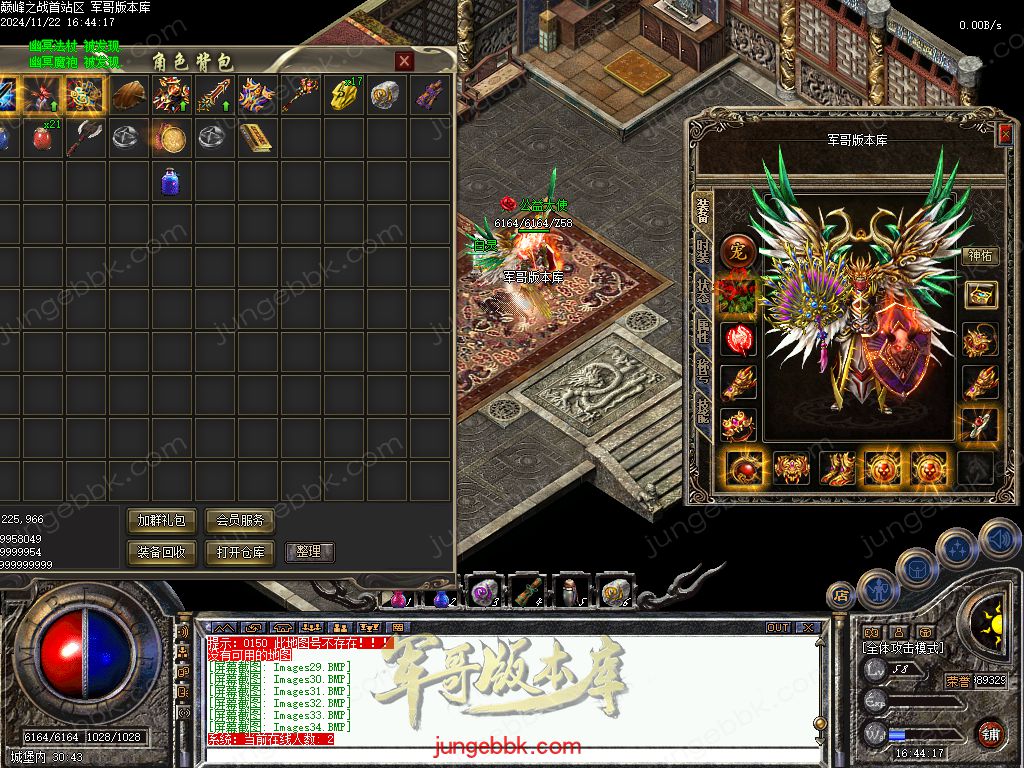
Task: Choose the 装备回收 equipment recycle button
Action: [161, 552]
